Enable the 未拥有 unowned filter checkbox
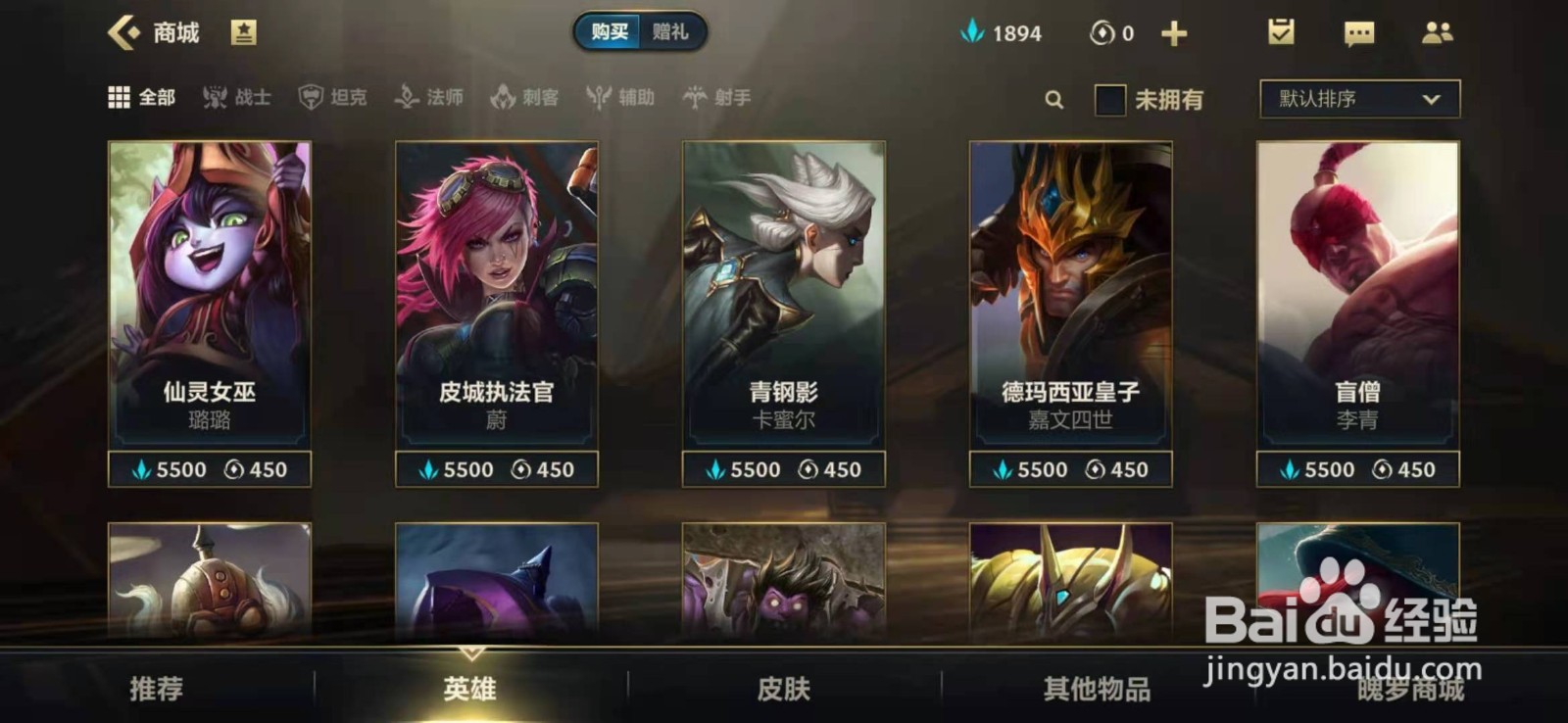 [1108, 99]
